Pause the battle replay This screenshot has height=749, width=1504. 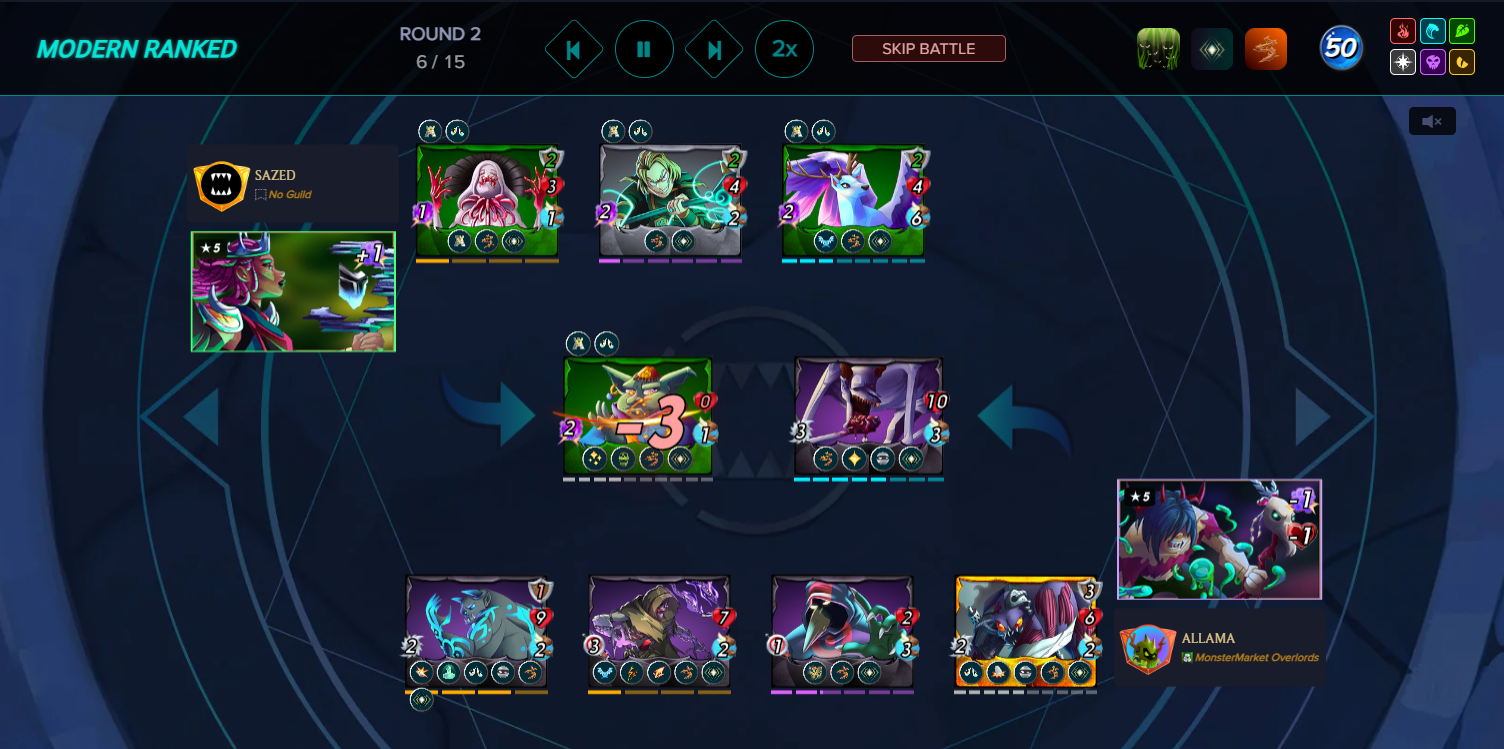click(644, 48)
